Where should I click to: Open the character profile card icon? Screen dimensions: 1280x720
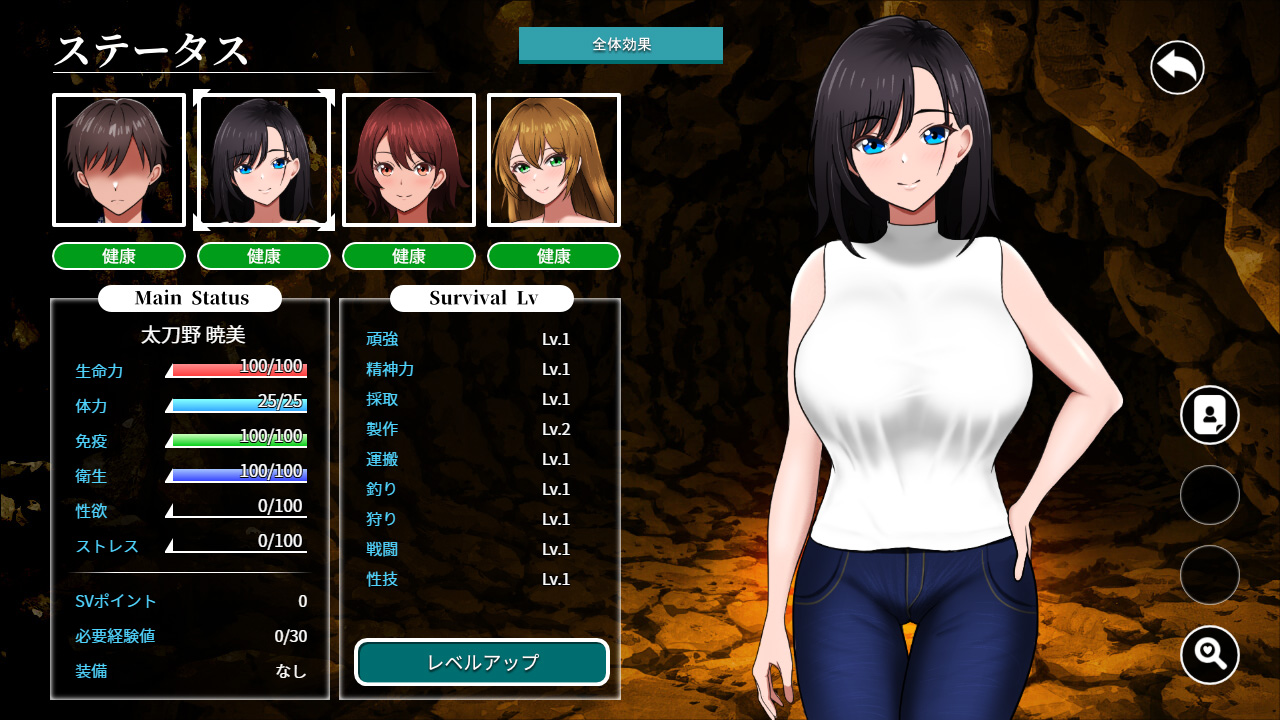(x=1210, y=415)
